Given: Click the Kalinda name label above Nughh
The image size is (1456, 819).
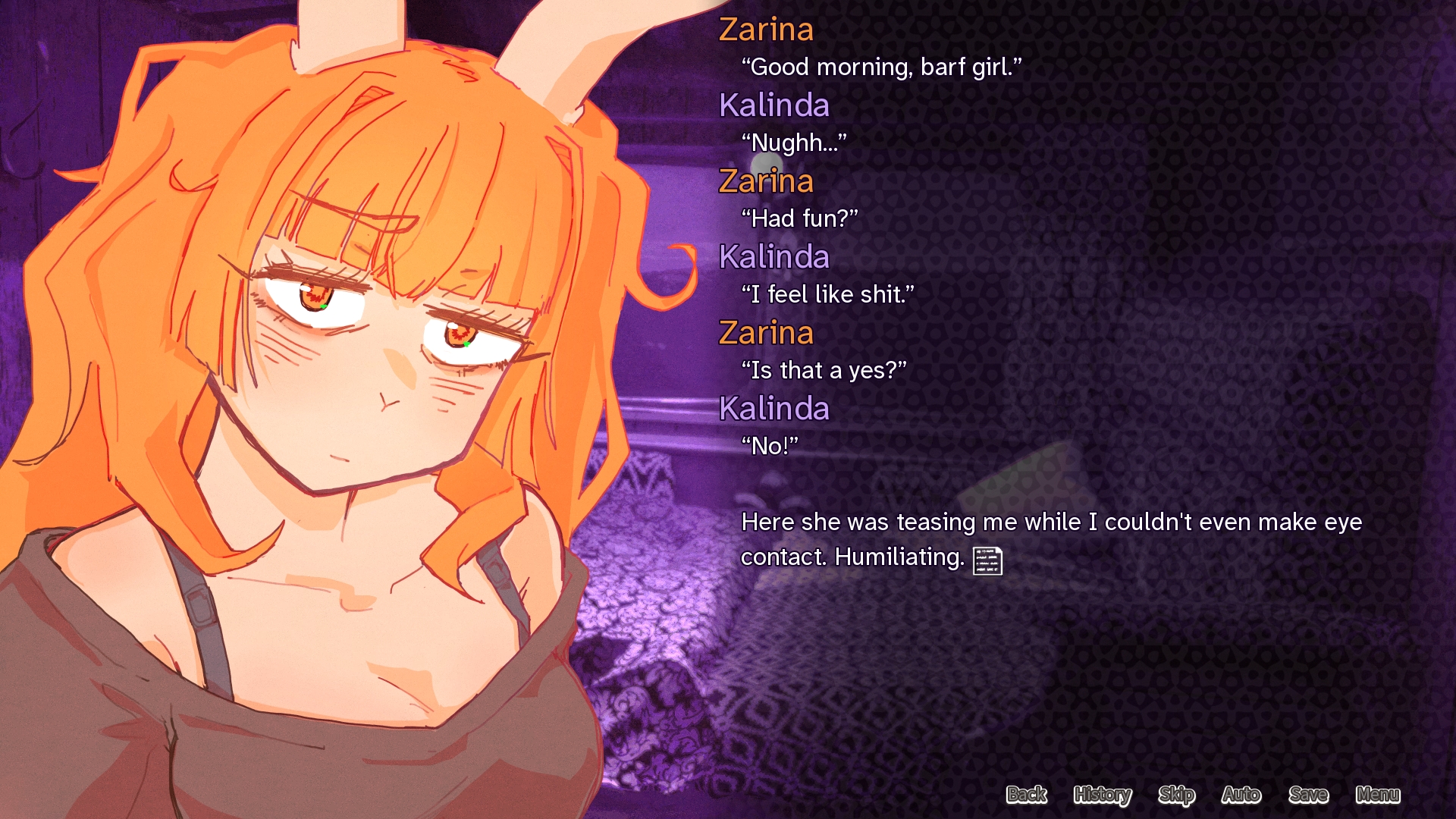Looking at the screenshot, I should pyautogui.click(x=774, y=105).
